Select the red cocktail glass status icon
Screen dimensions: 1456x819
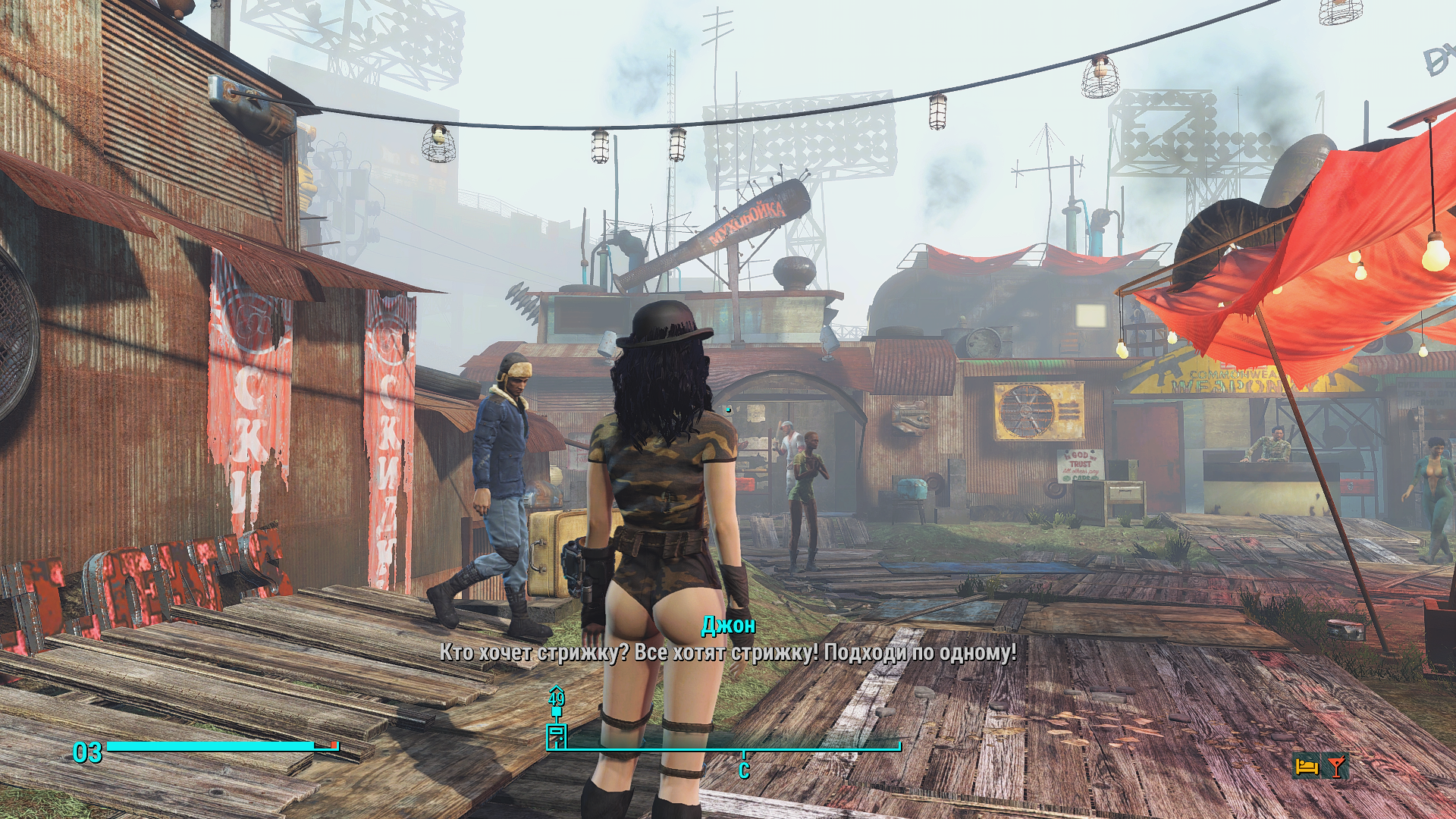point(1336,767)
